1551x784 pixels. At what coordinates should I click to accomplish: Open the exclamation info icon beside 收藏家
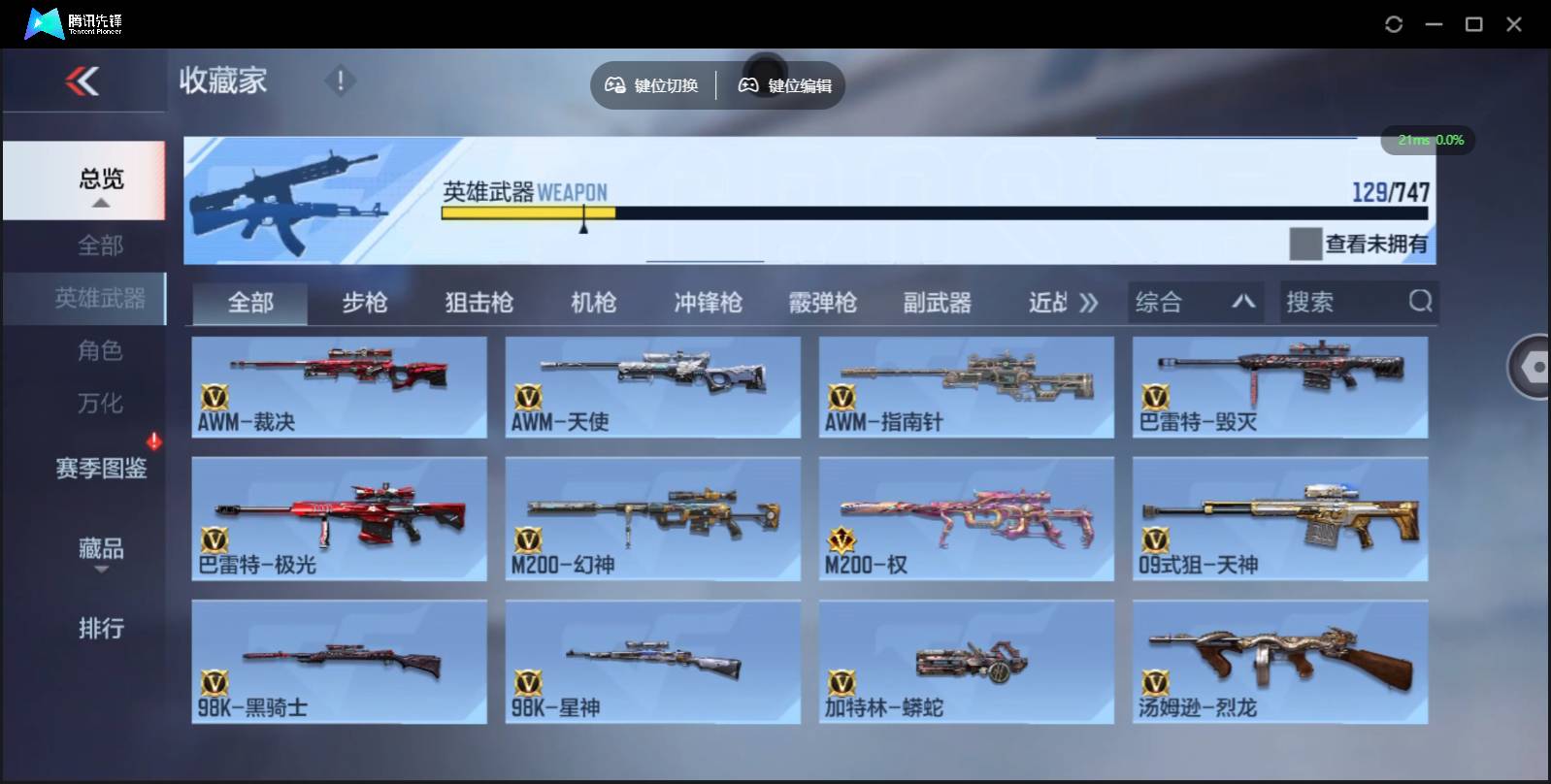coord(340,82)
